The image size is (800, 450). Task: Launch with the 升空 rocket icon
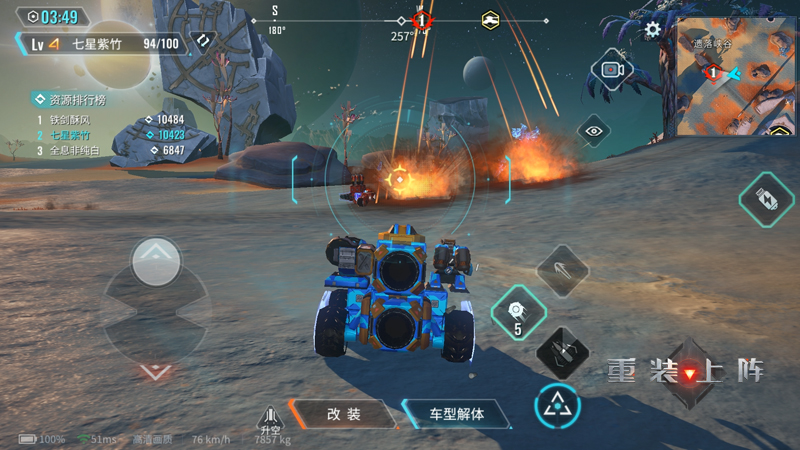tap(268, 420)
